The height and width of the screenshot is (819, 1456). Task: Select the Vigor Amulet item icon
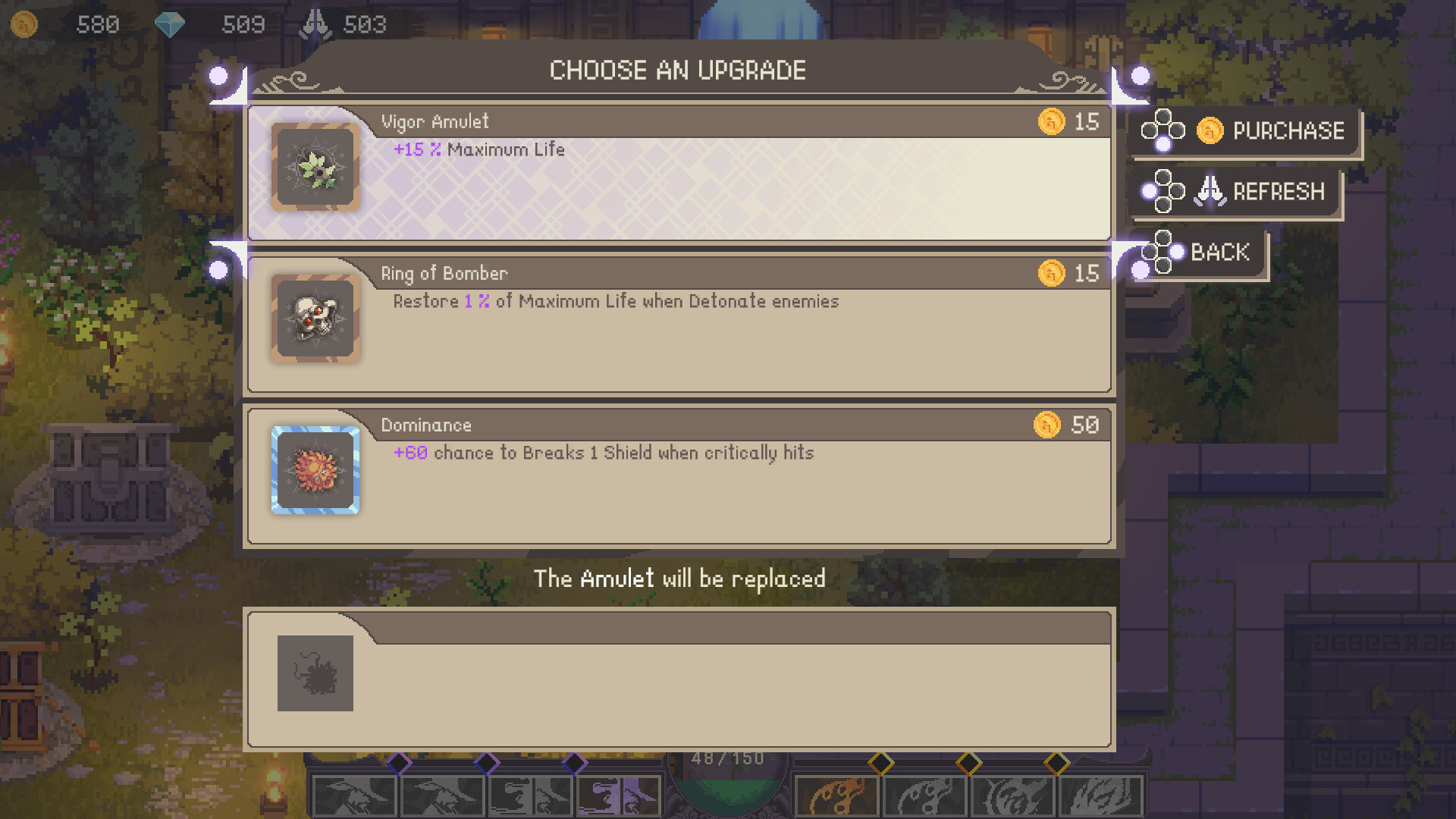[315, 167]
